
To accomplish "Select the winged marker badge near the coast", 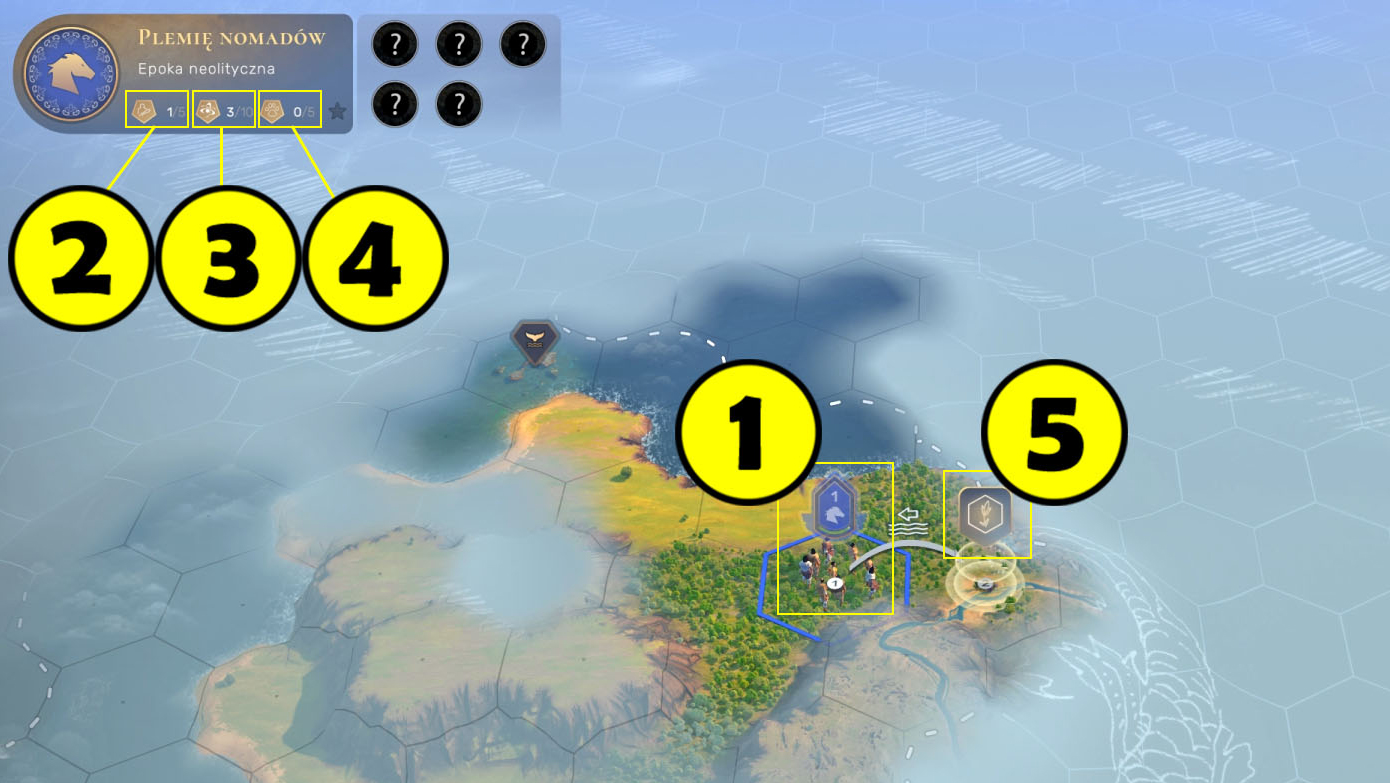I will [x=535, y=341].
